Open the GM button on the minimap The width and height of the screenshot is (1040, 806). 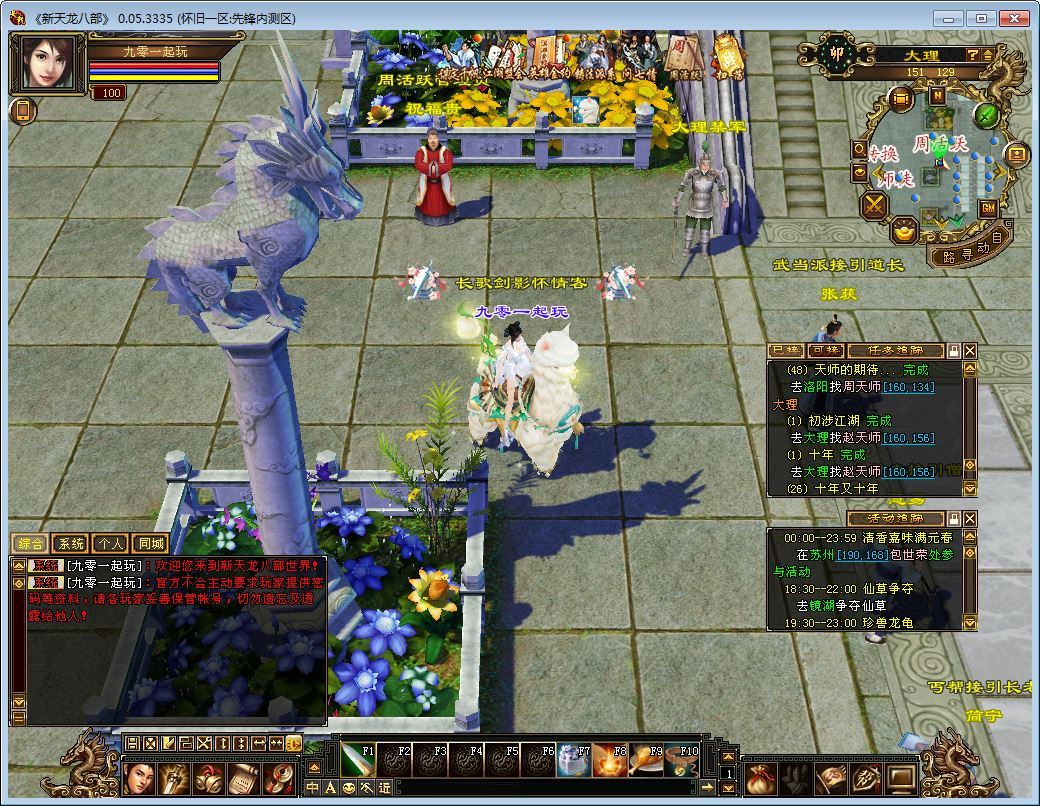pyautogui.click(x=988, y=208)
